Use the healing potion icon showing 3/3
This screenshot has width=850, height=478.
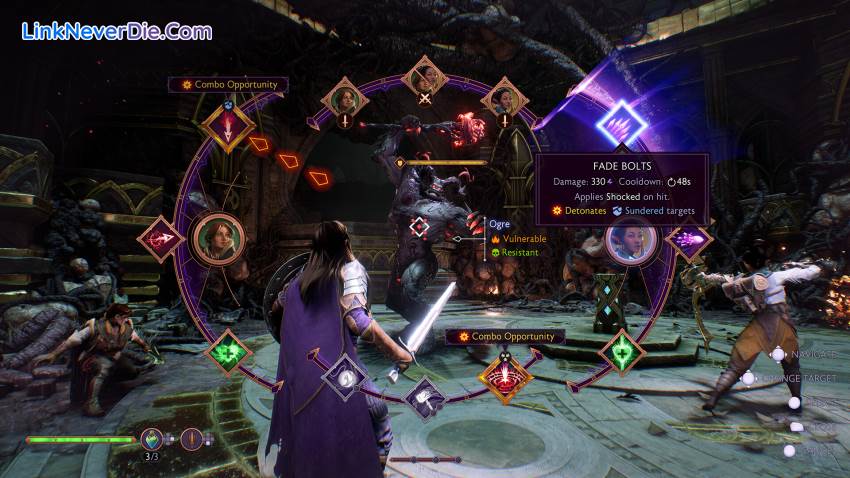pyautogui.click(x=152, y=438)
